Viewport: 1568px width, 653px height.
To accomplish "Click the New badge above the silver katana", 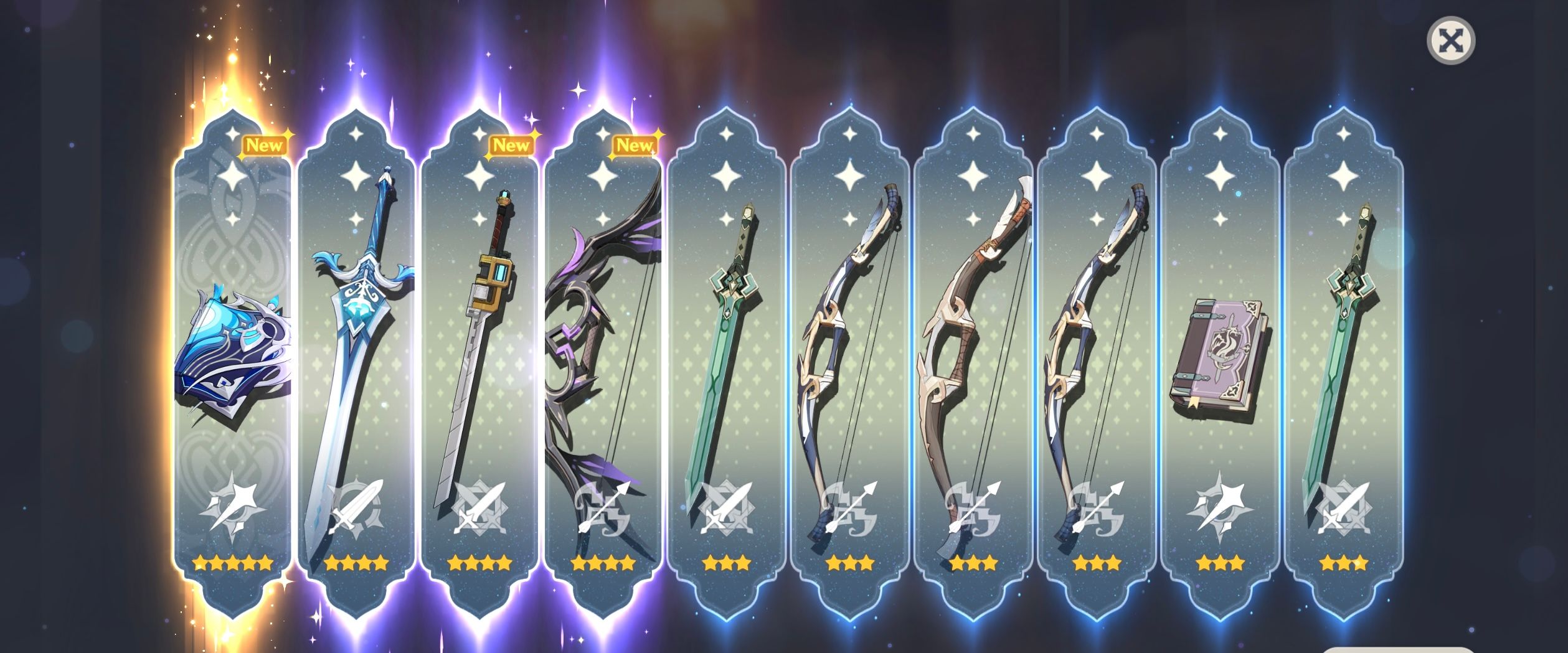I will click(x=512, y=144).
